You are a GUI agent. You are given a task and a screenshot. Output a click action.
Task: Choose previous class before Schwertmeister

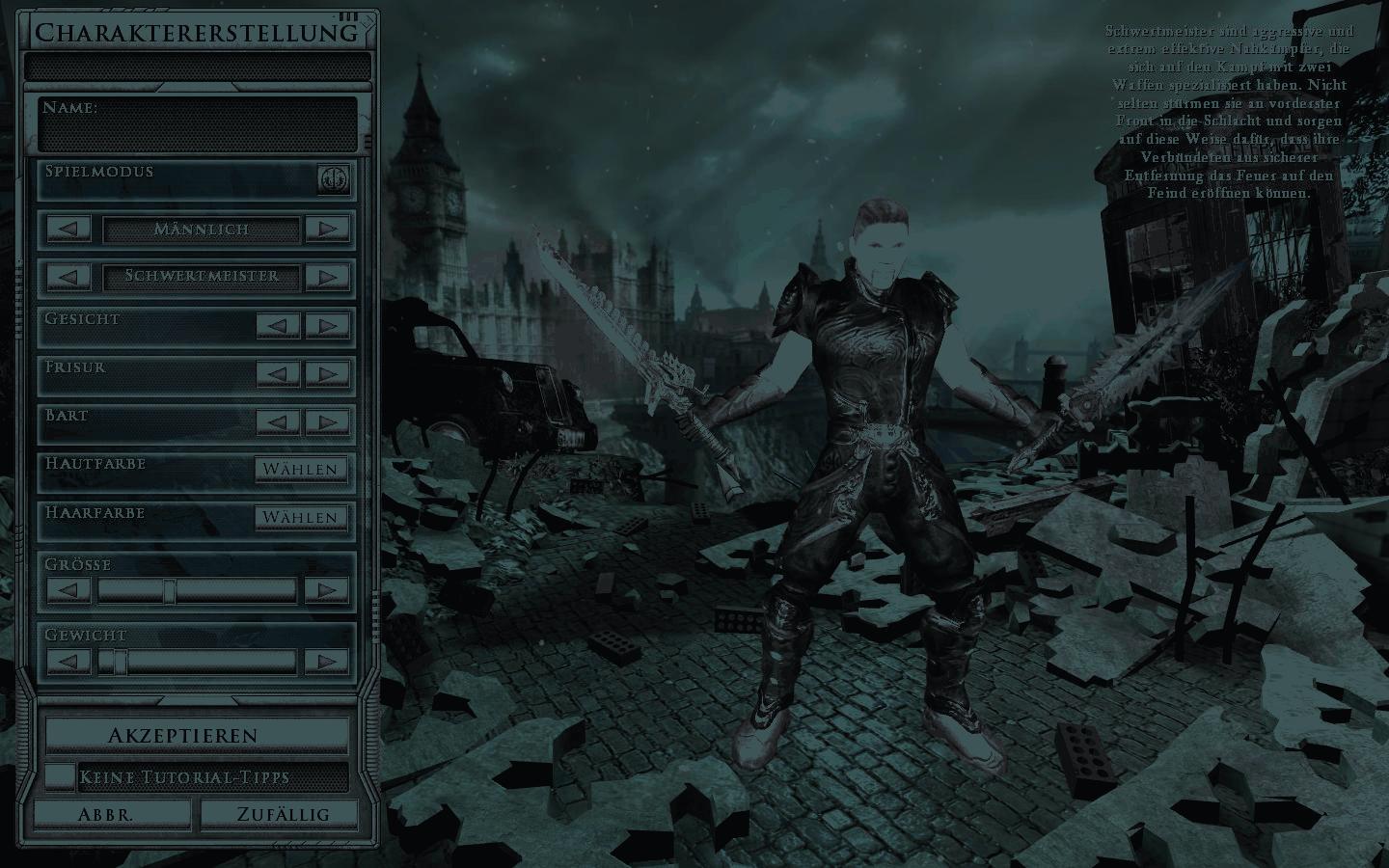[x=68, y=277]
